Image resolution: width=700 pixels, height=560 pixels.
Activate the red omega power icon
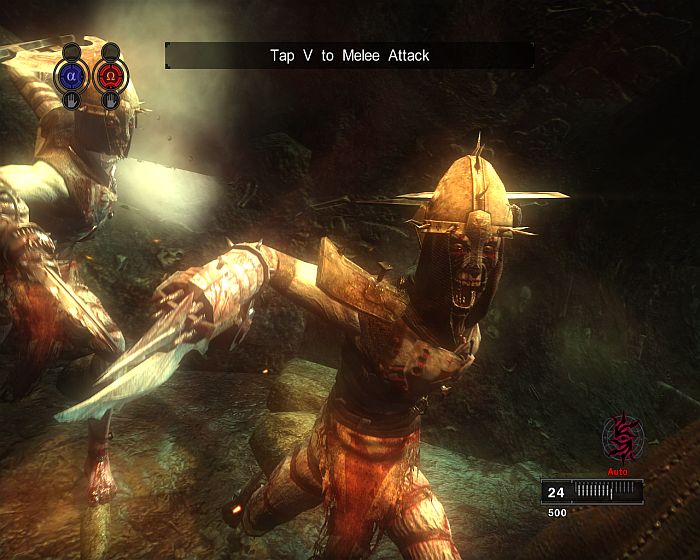(107, 75)
